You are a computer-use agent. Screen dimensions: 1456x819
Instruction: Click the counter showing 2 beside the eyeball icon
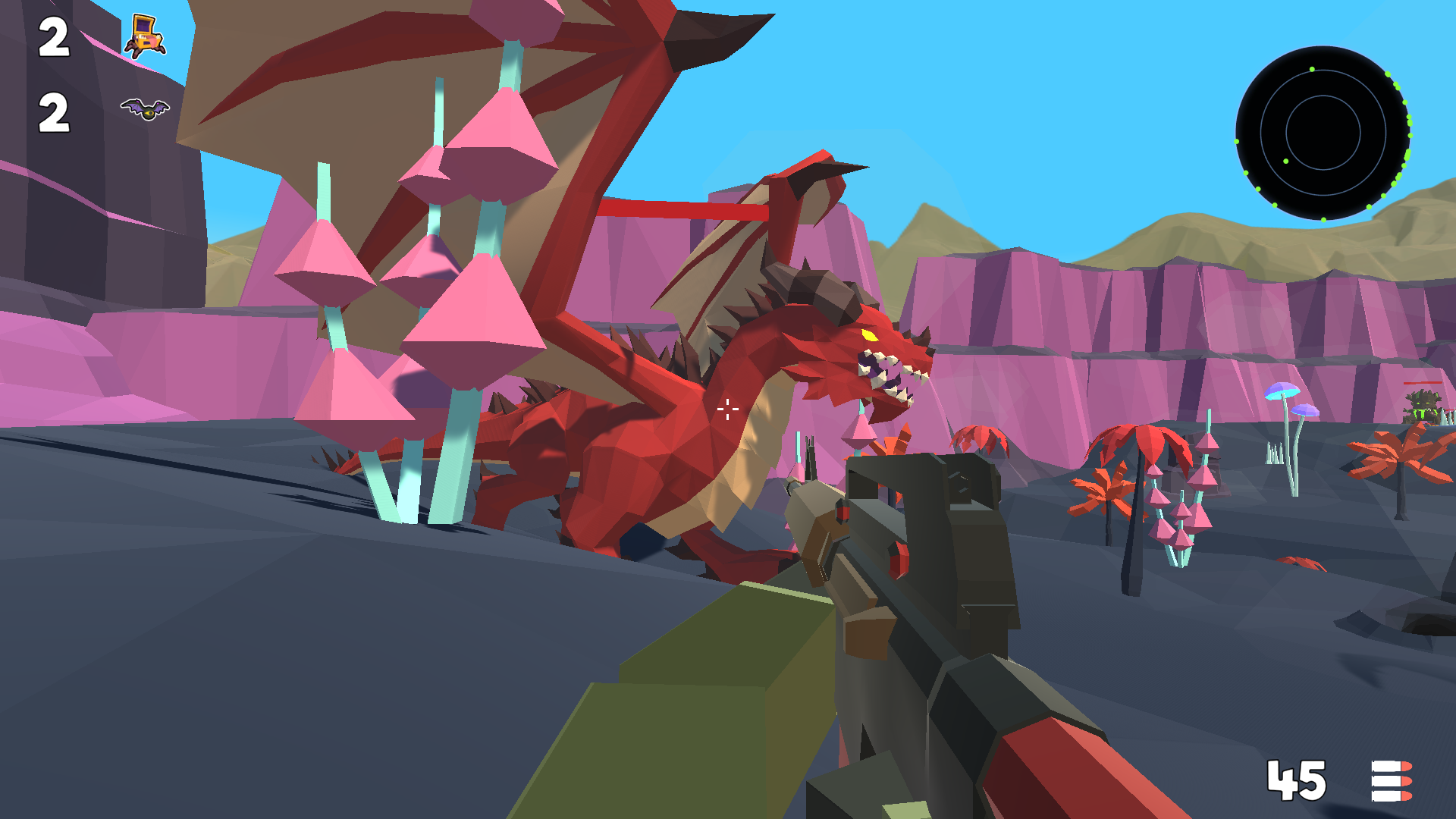coord(54,112)
